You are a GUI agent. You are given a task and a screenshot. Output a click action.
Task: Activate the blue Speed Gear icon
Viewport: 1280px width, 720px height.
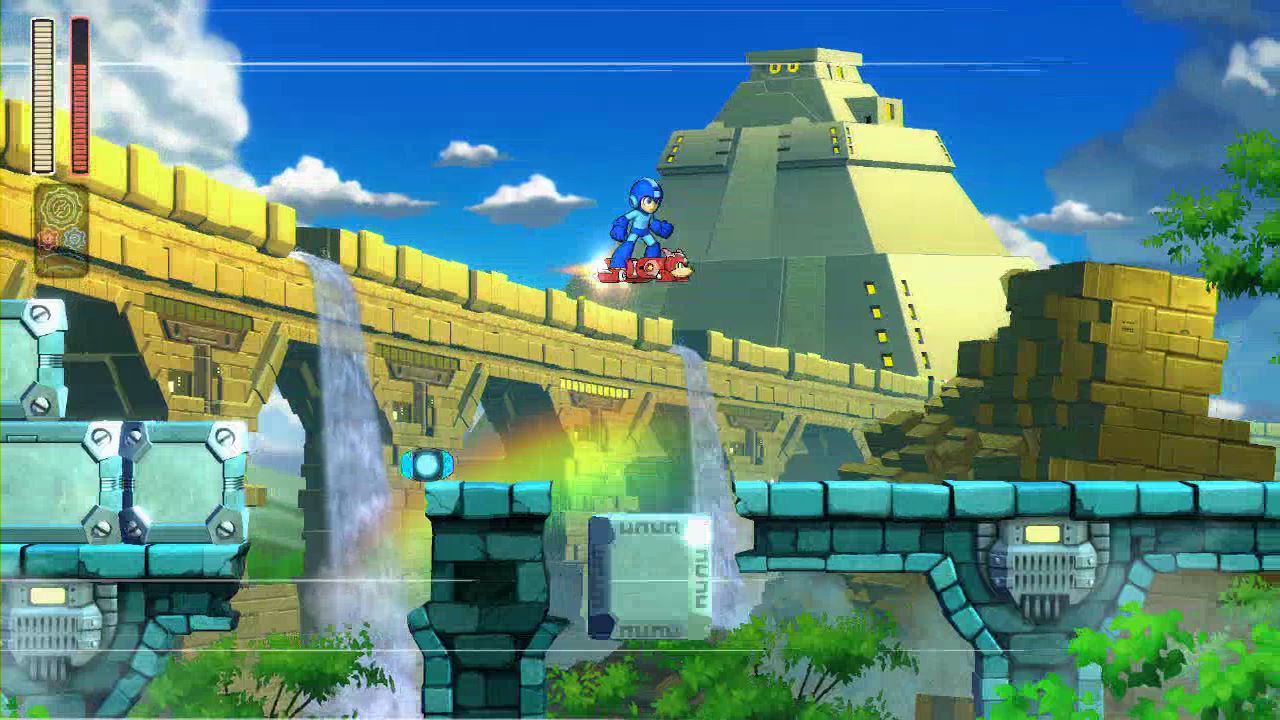(x=74, y=239)
